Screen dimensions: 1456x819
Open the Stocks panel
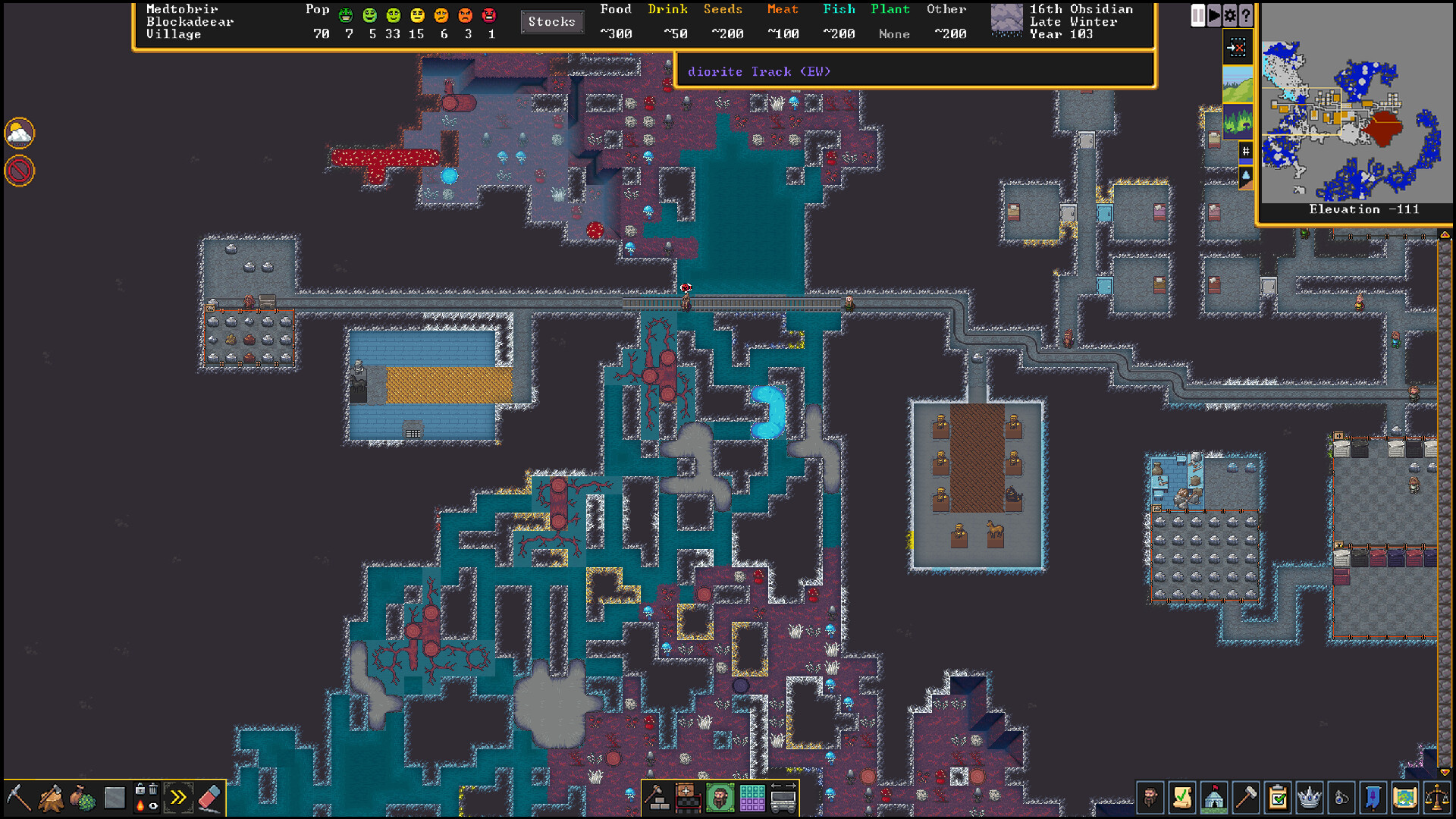point(551,21)
